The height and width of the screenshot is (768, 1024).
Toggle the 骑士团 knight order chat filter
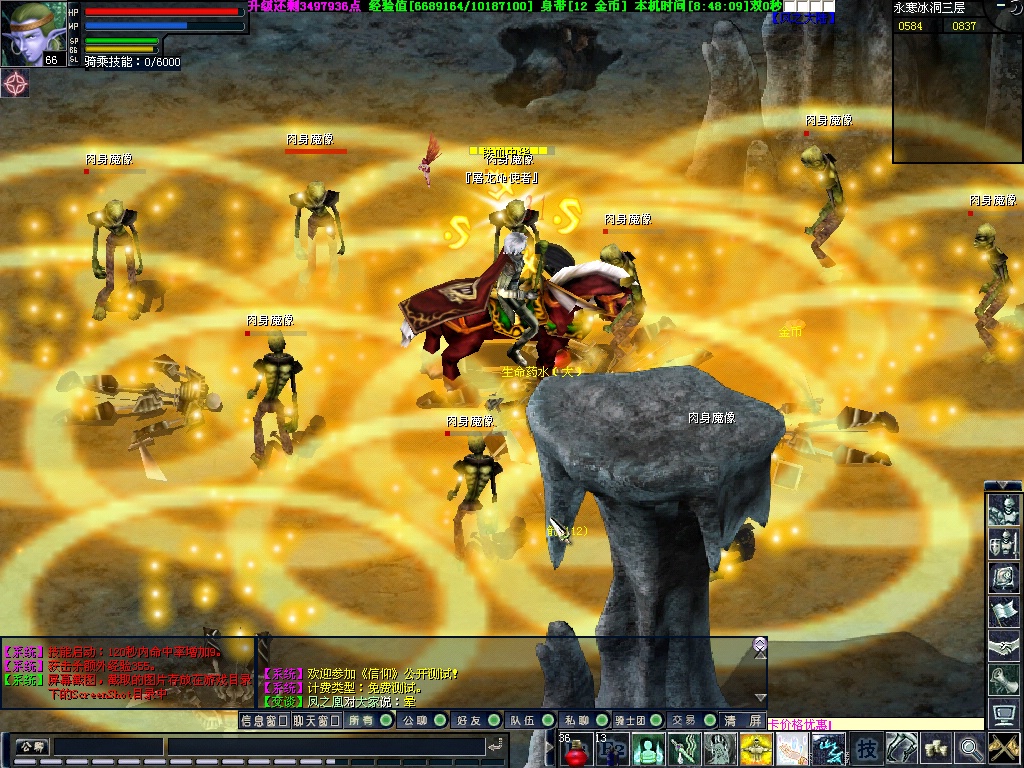coord(637,720)
